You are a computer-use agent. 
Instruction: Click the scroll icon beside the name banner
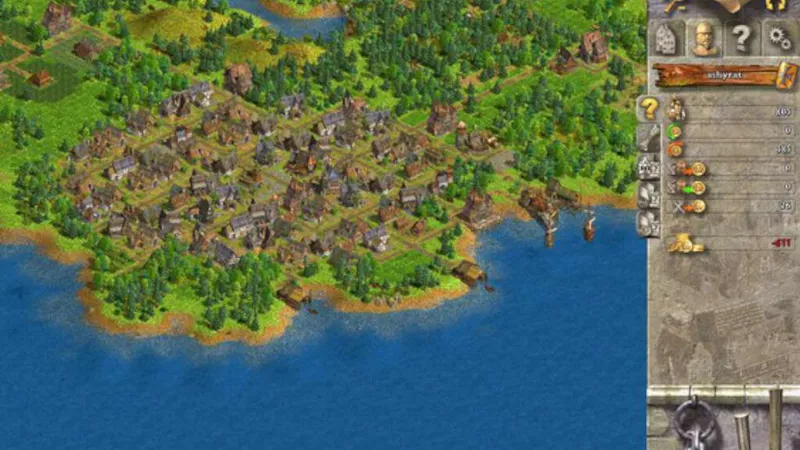coord(783,75)
